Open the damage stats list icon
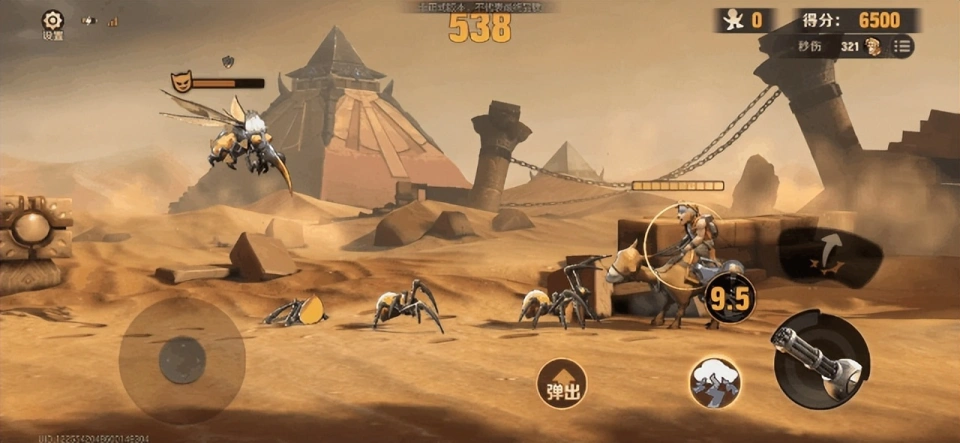This screenshot has height=443, width=960. 902,46
